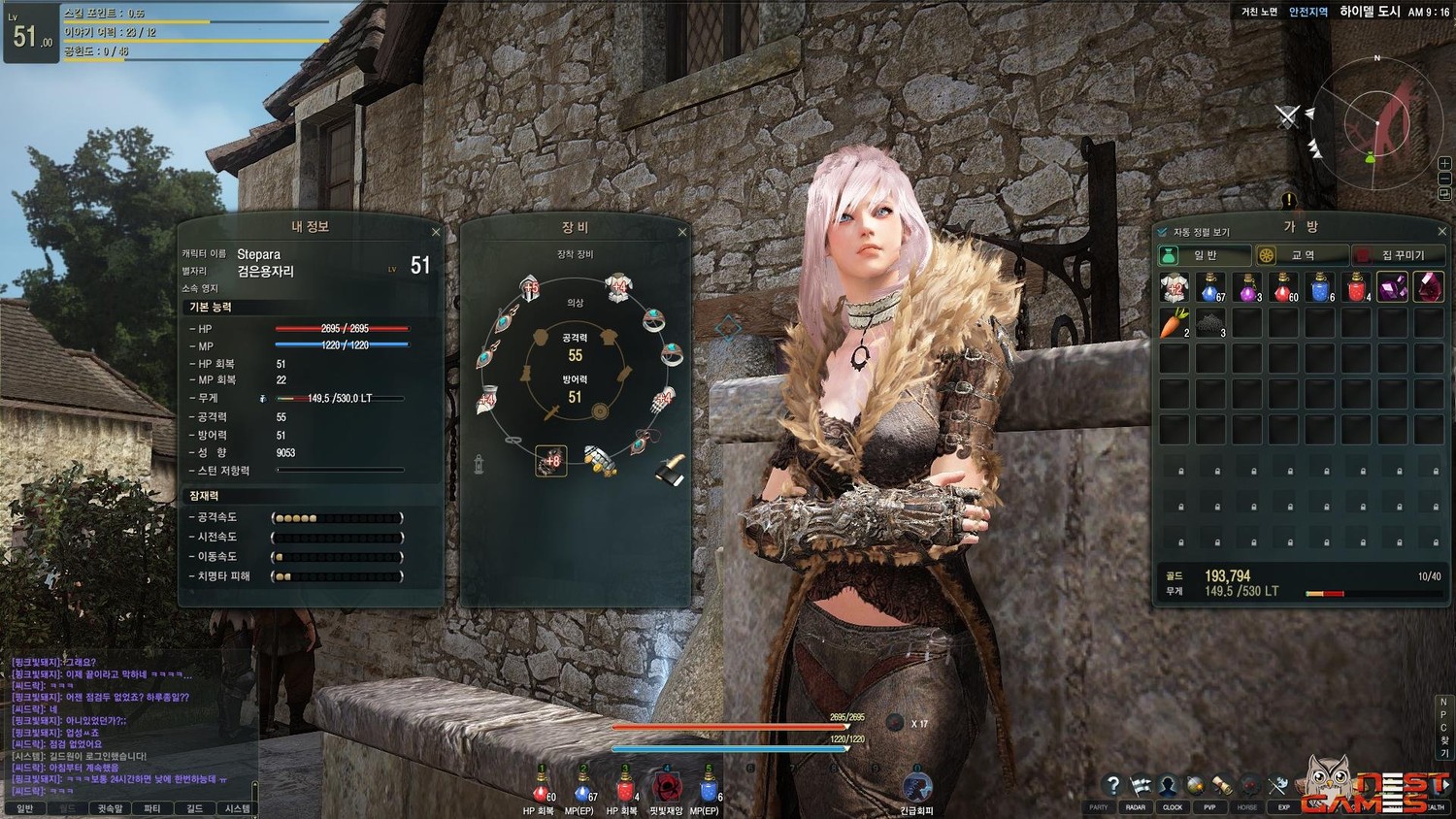Use the 핏빛재앙 skill on the hotbar
Screen dimensions: 1456x819
[x=666, y=786]
